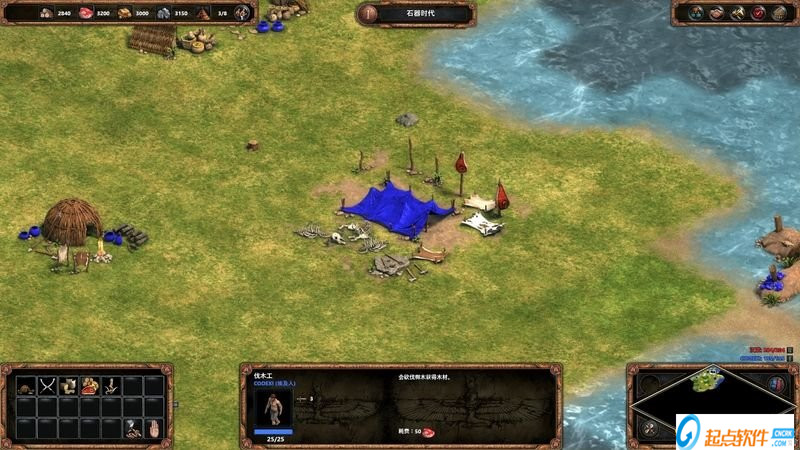800x450 pixels.
Task: Toggle the minimap's upper-right round button
Action: (x=777, y=383)
